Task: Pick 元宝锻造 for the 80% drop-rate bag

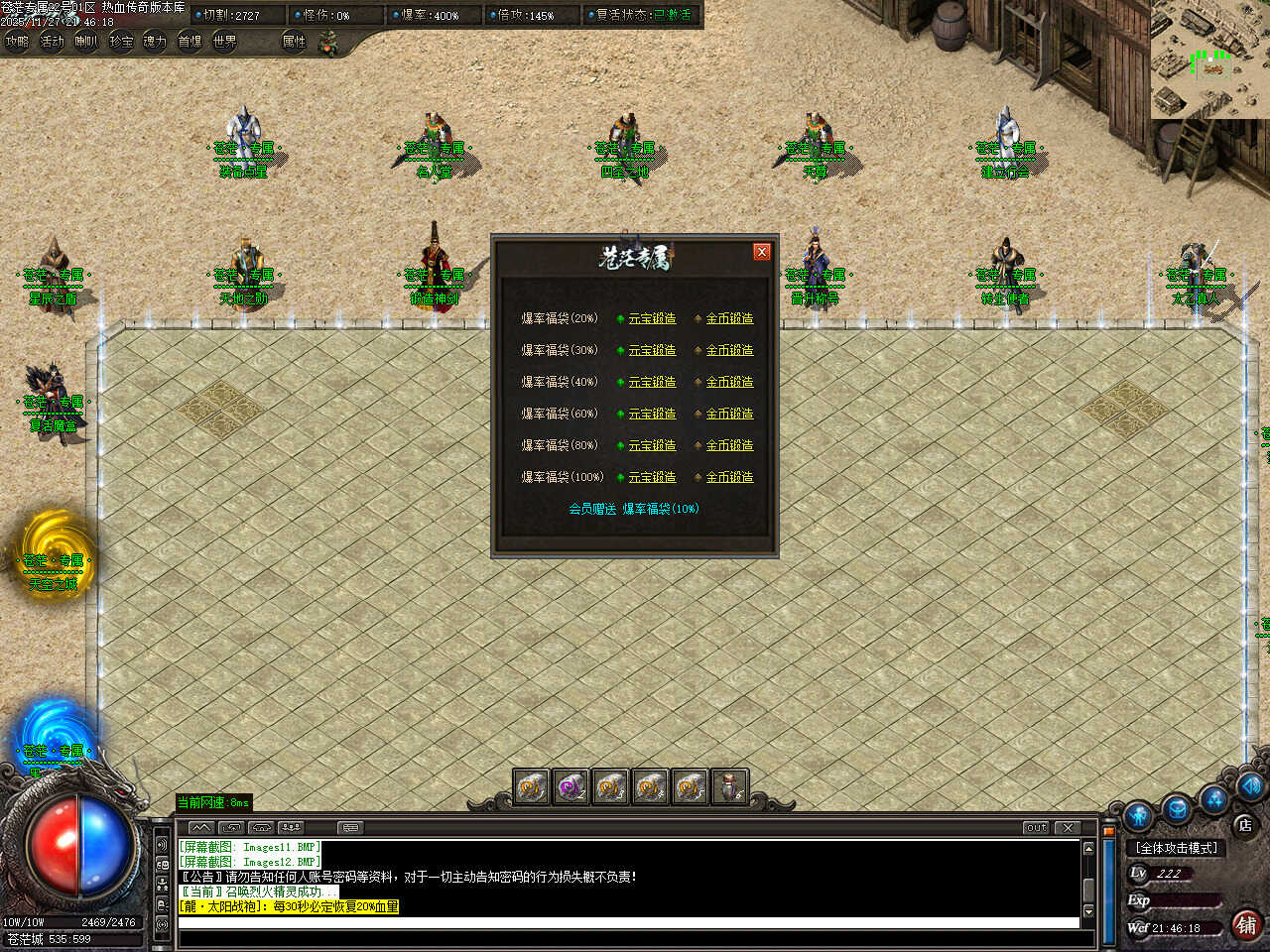Action: (x=652, y=445)
